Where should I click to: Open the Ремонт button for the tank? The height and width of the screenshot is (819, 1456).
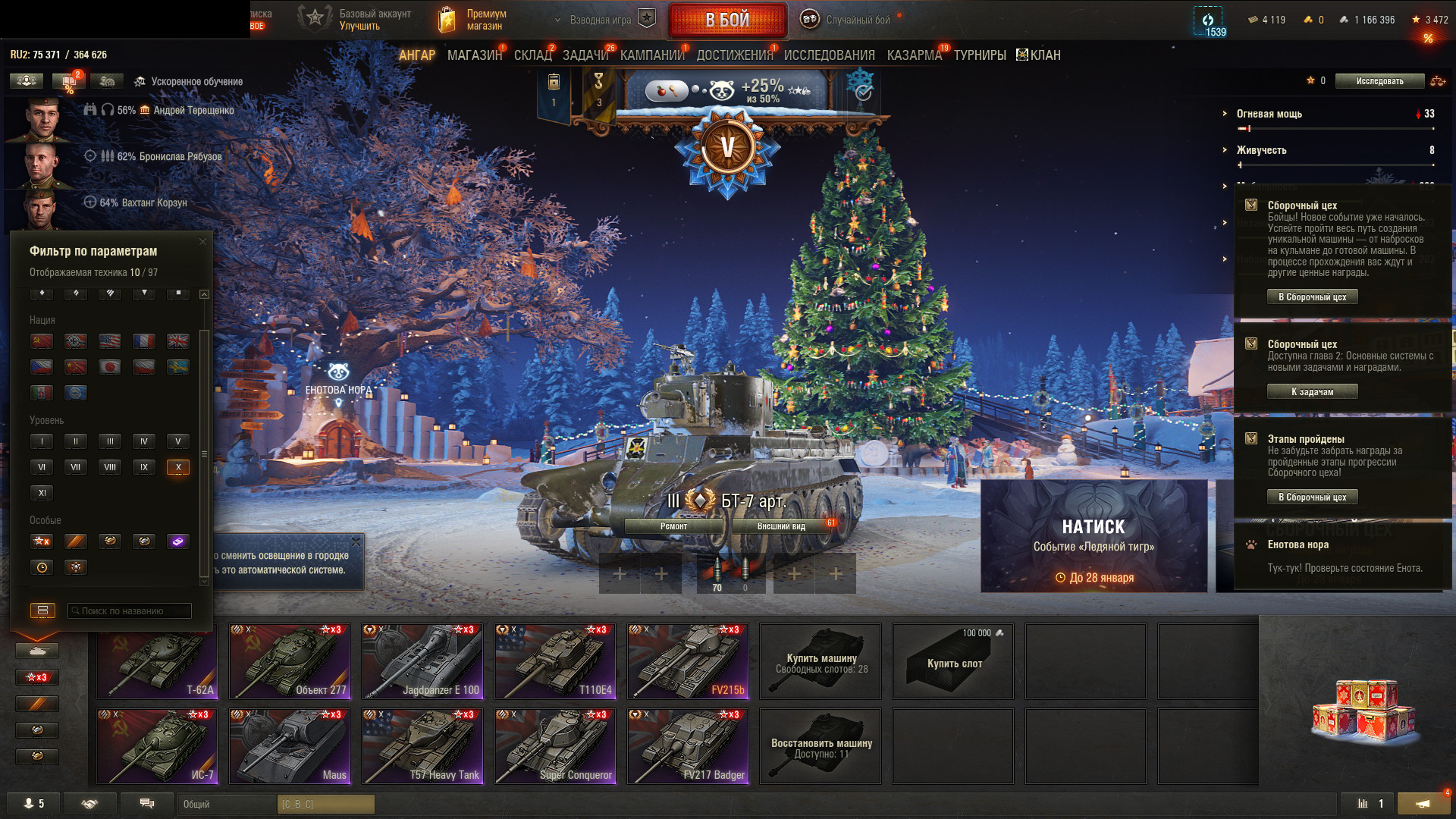click(x=673, y=526)
